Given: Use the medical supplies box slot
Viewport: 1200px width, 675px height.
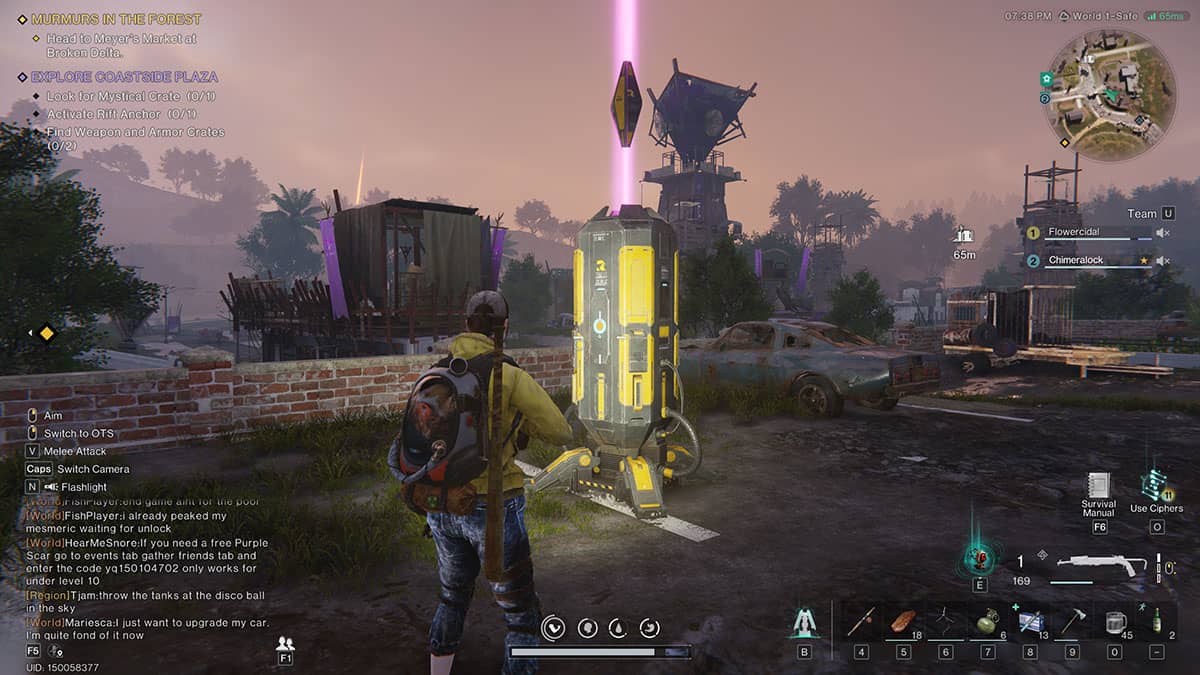Looking at the screenshot, I should click(x=1030, y=623).
